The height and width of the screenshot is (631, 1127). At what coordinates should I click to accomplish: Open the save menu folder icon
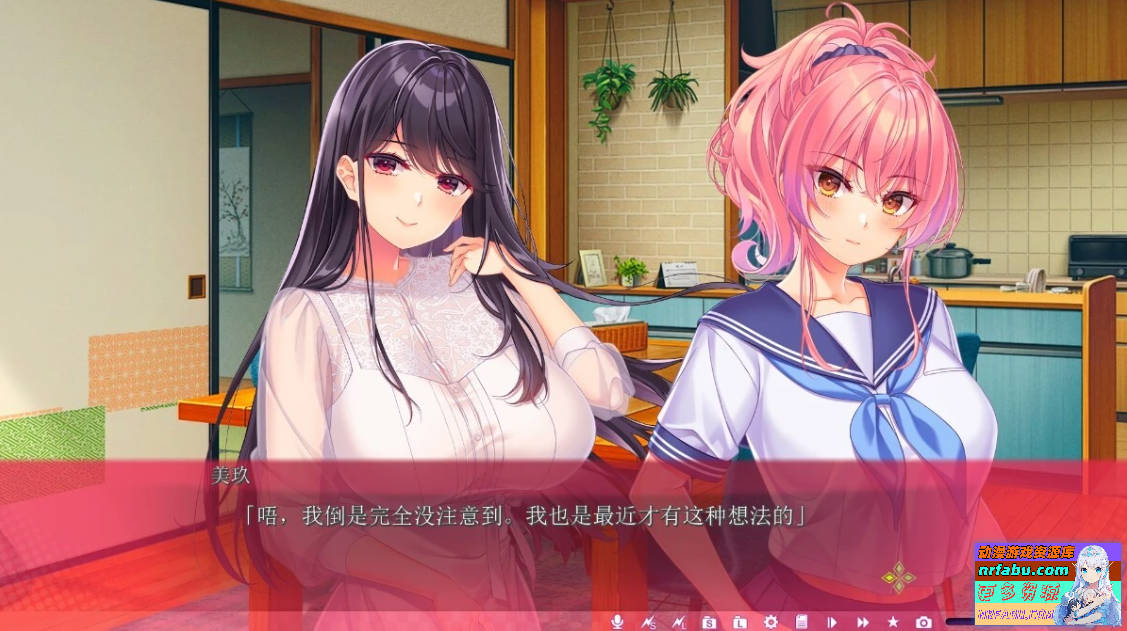coord(709,622)
